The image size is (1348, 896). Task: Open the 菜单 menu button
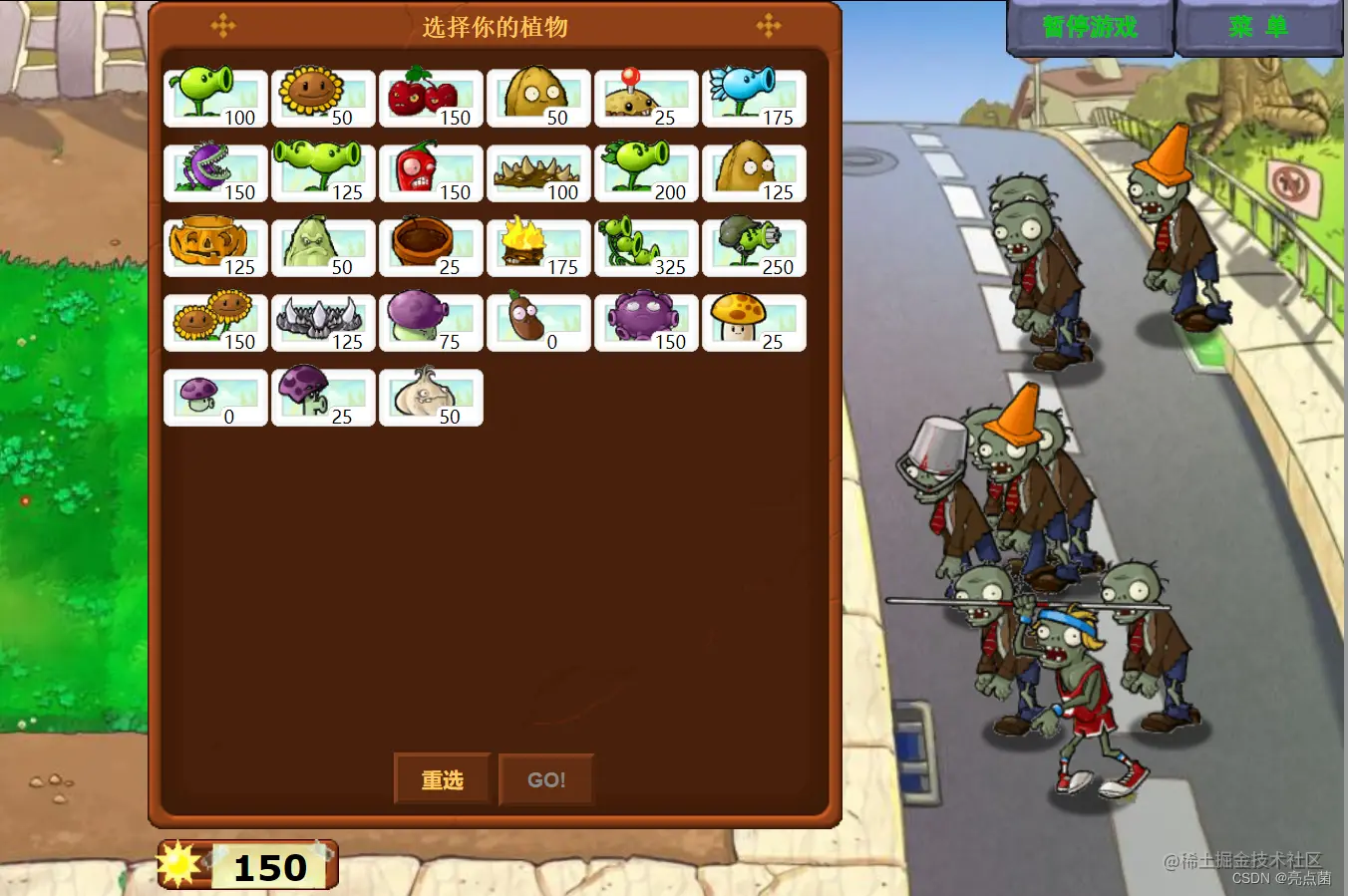click(1258, 27)
